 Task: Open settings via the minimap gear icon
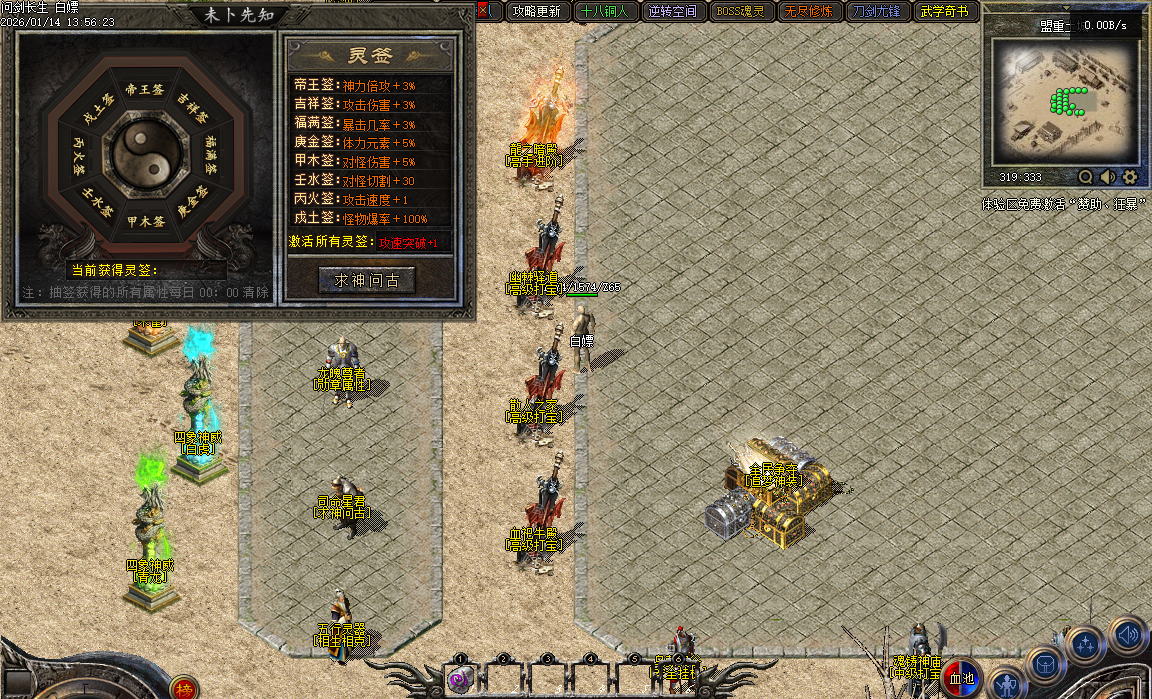pyautogui.click(x=1130, y=177)
